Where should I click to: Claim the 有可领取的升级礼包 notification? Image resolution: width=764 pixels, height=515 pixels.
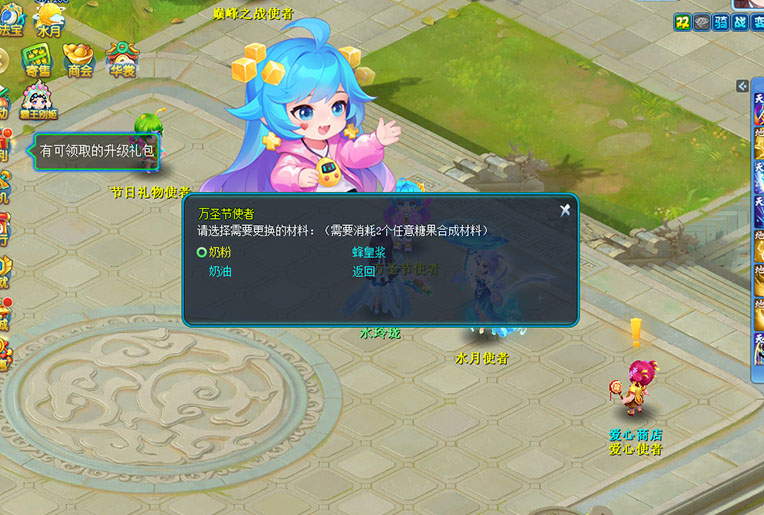click(97, 151)
